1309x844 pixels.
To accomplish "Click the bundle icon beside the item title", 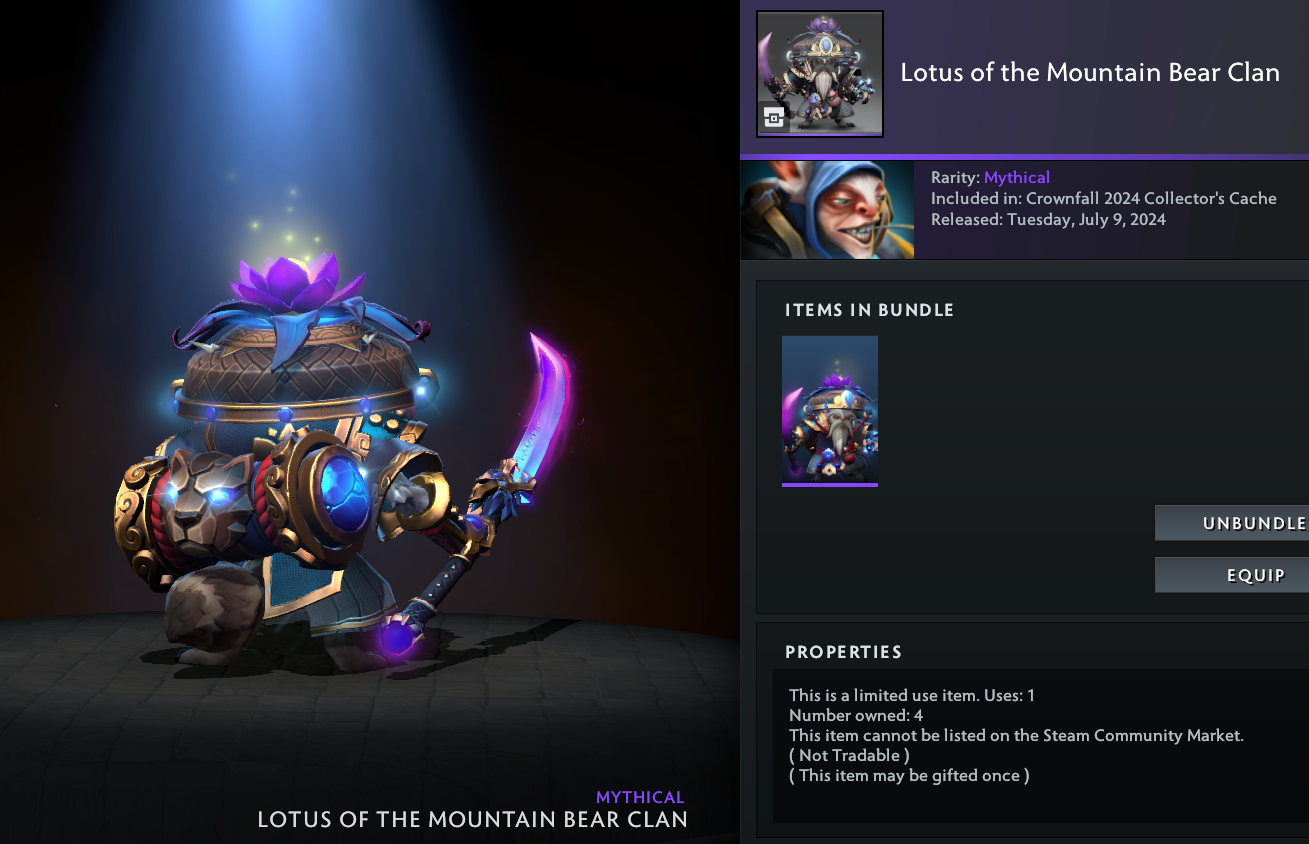I will pos(820,74).
